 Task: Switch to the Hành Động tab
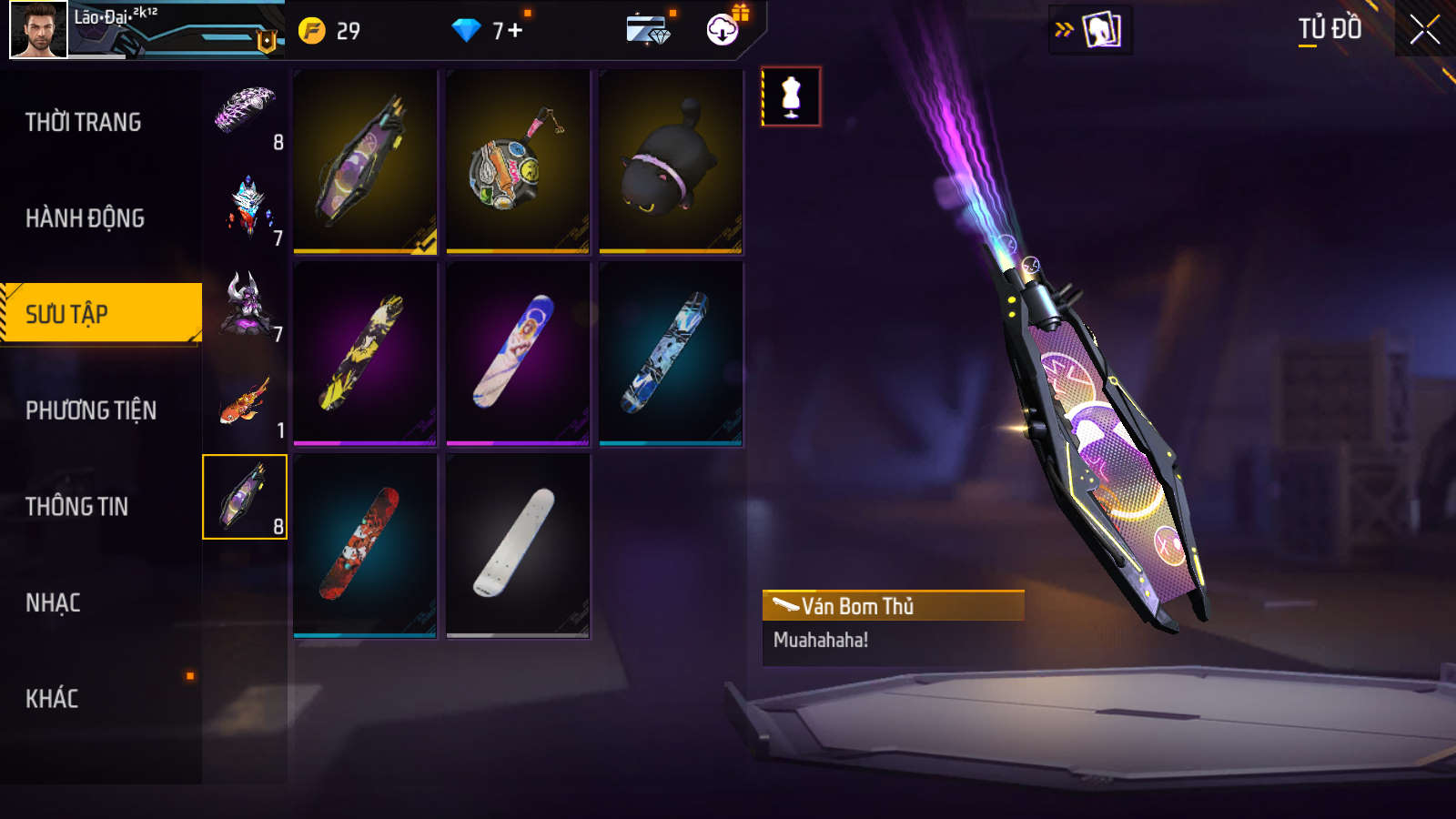pyautogui.click(x=85, y=218)
